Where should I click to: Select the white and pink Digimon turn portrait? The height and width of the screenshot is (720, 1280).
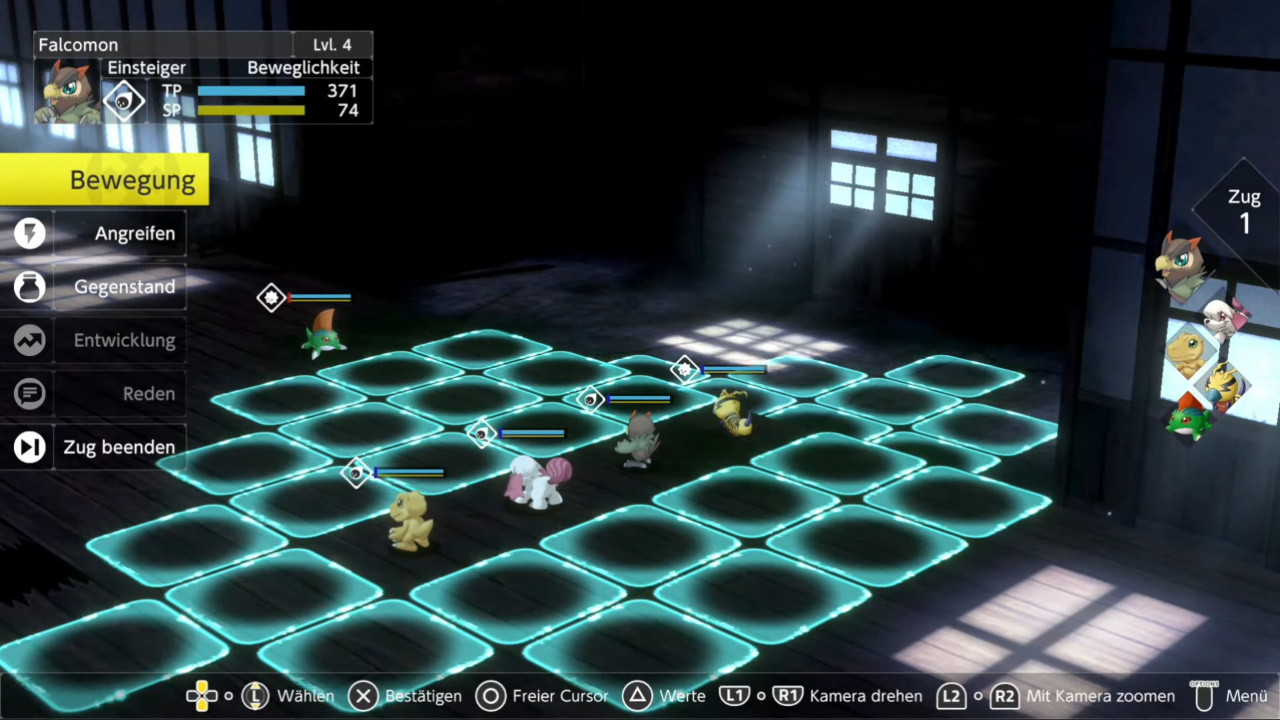1224,318
